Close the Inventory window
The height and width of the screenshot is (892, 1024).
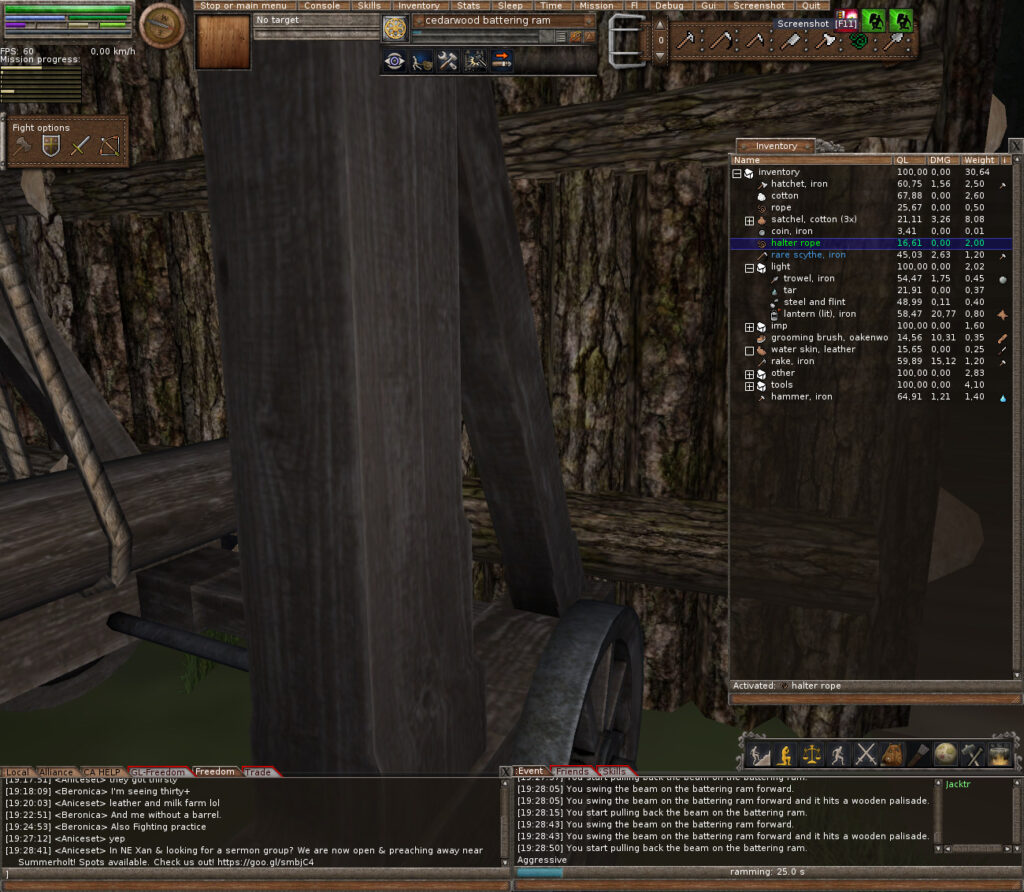click(x=1015, y=146)
